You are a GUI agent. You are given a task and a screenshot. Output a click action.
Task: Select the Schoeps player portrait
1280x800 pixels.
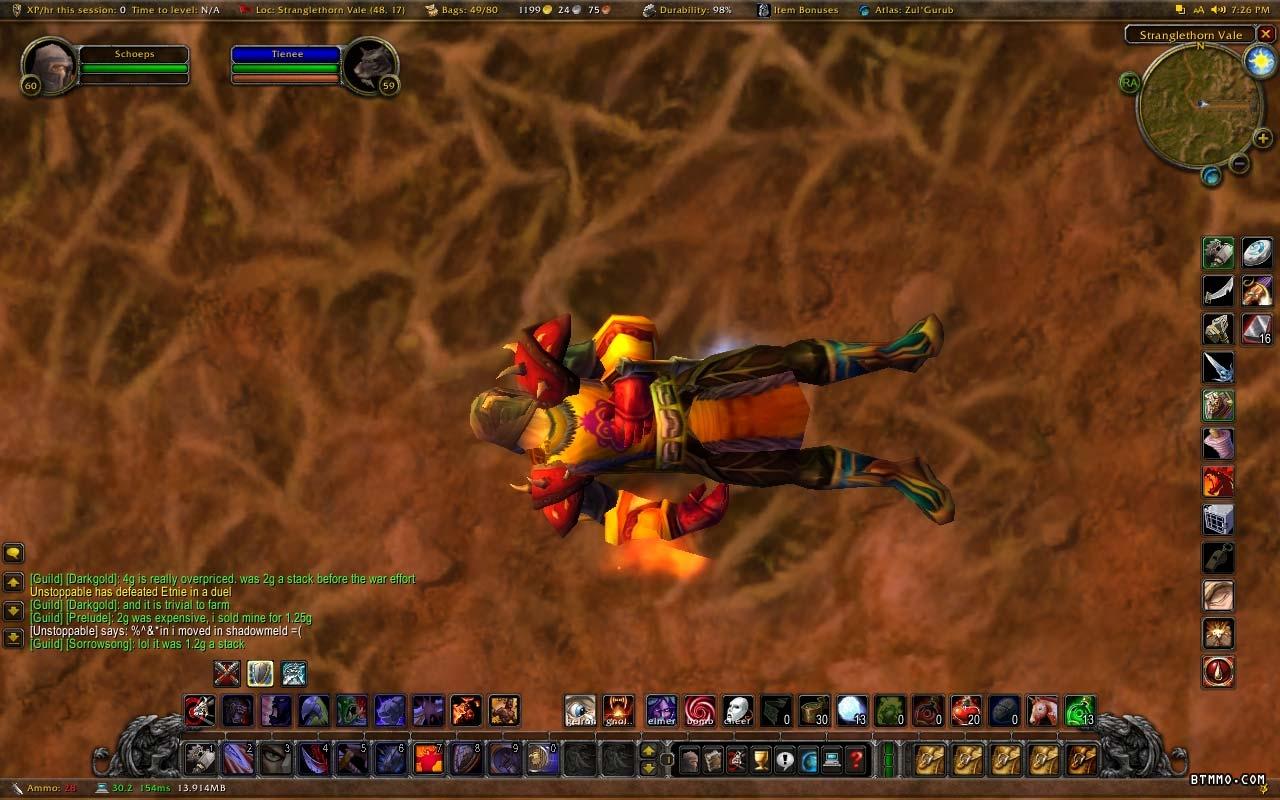48,67
